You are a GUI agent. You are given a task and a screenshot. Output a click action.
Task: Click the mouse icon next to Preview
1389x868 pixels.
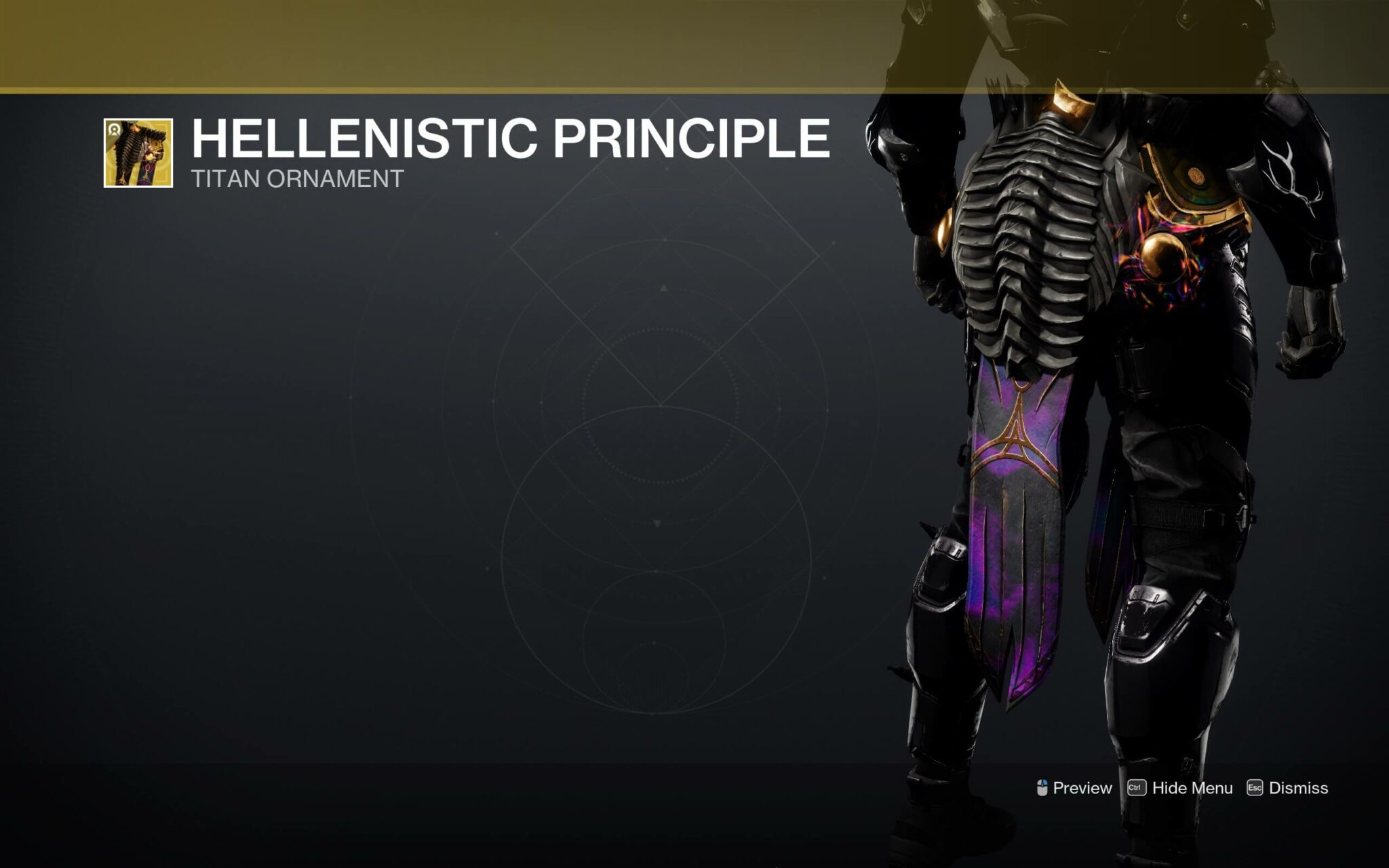pos(1042,787)
